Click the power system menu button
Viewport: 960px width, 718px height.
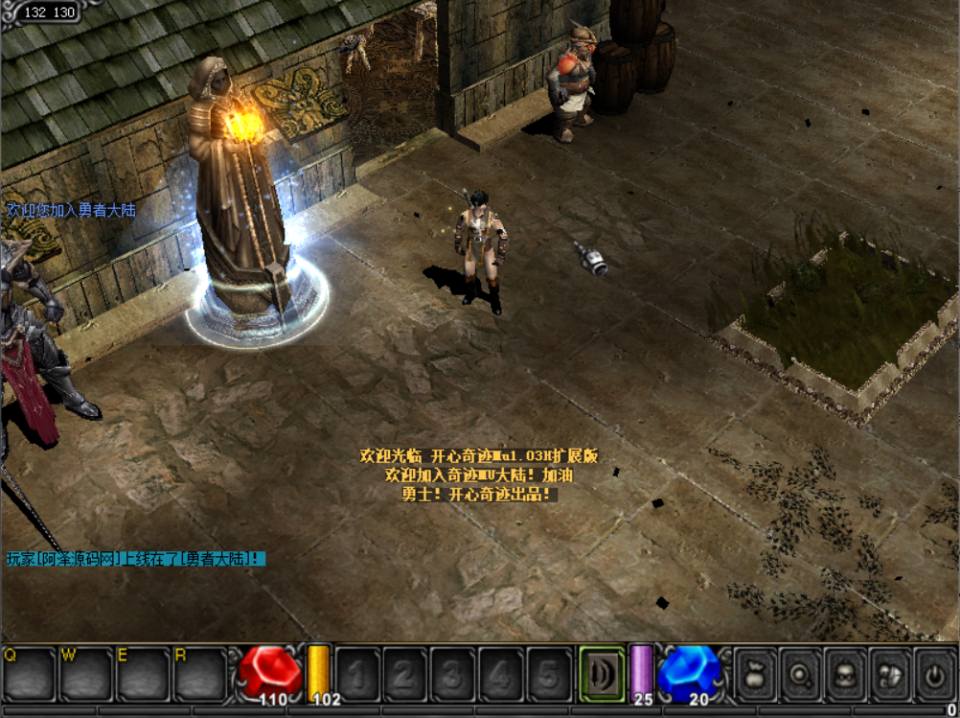pos(934,674)
